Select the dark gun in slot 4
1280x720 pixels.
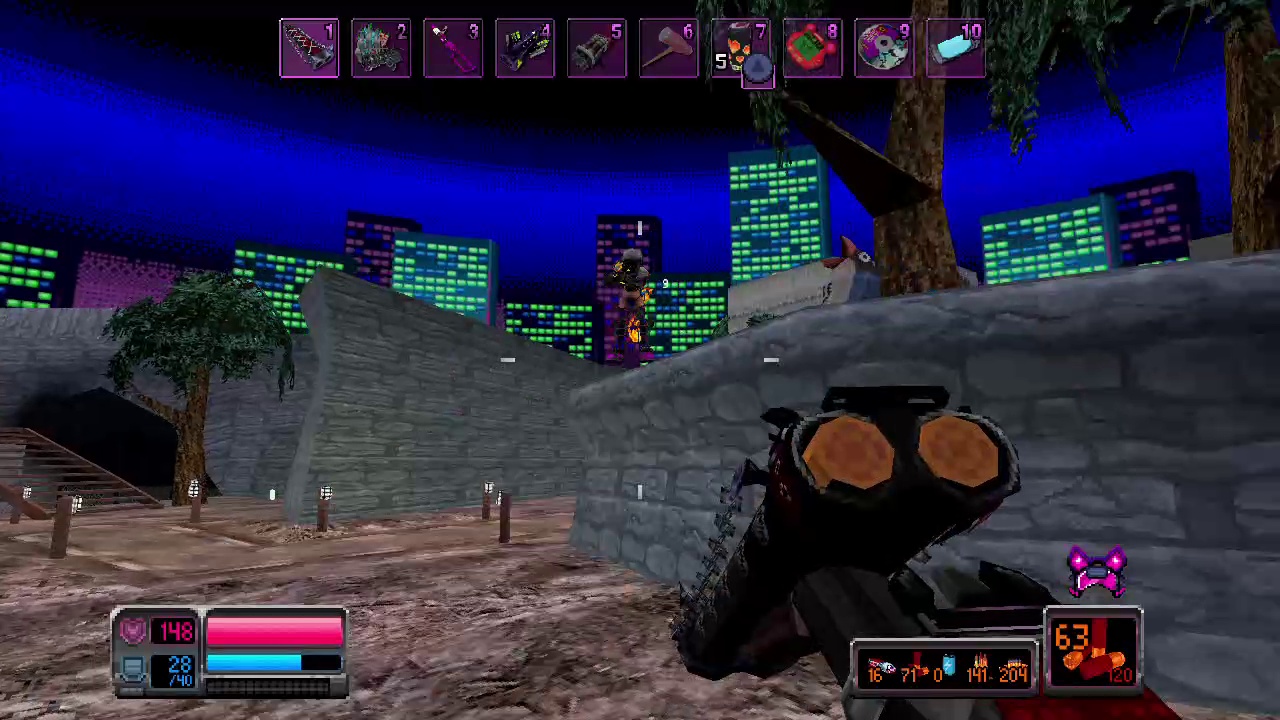pyautogui.click(x=525, y=47)
